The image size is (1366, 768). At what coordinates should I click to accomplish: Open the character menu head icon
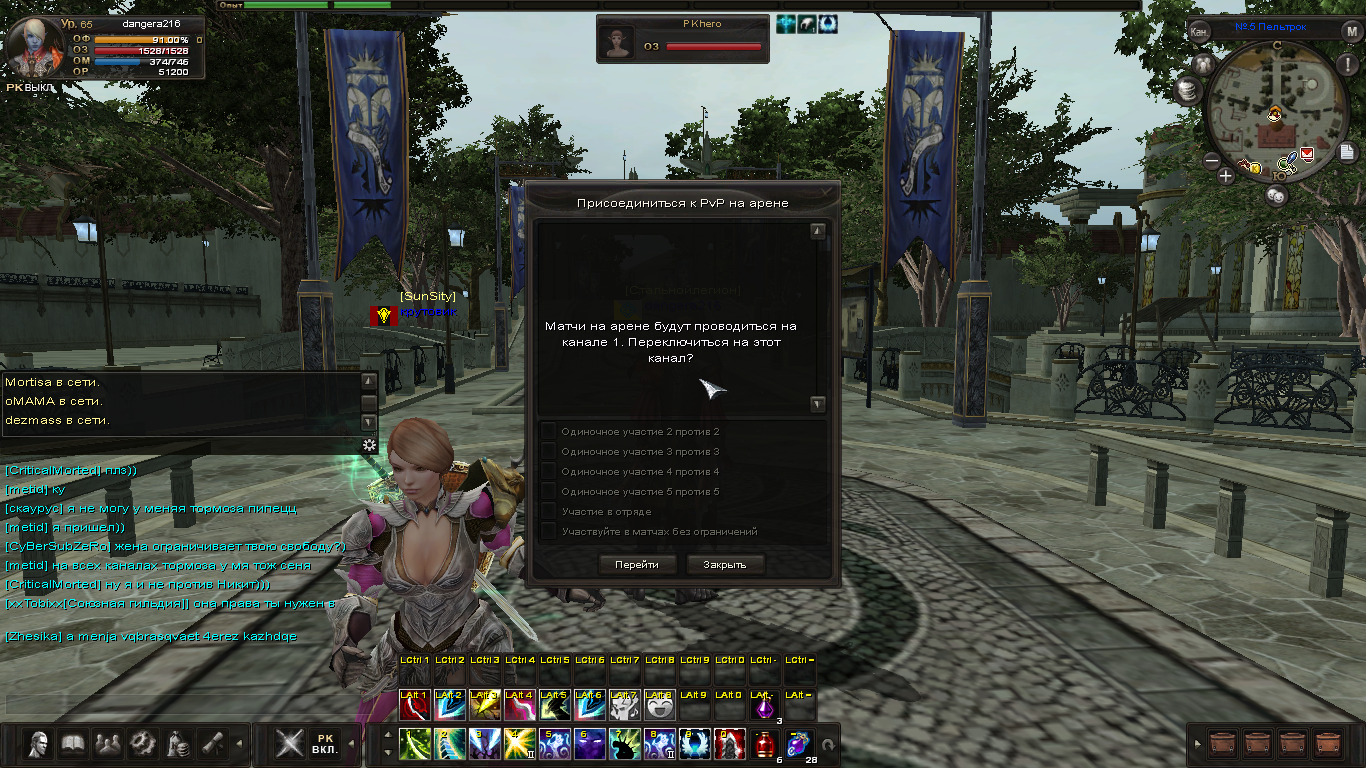click(40, 744)
